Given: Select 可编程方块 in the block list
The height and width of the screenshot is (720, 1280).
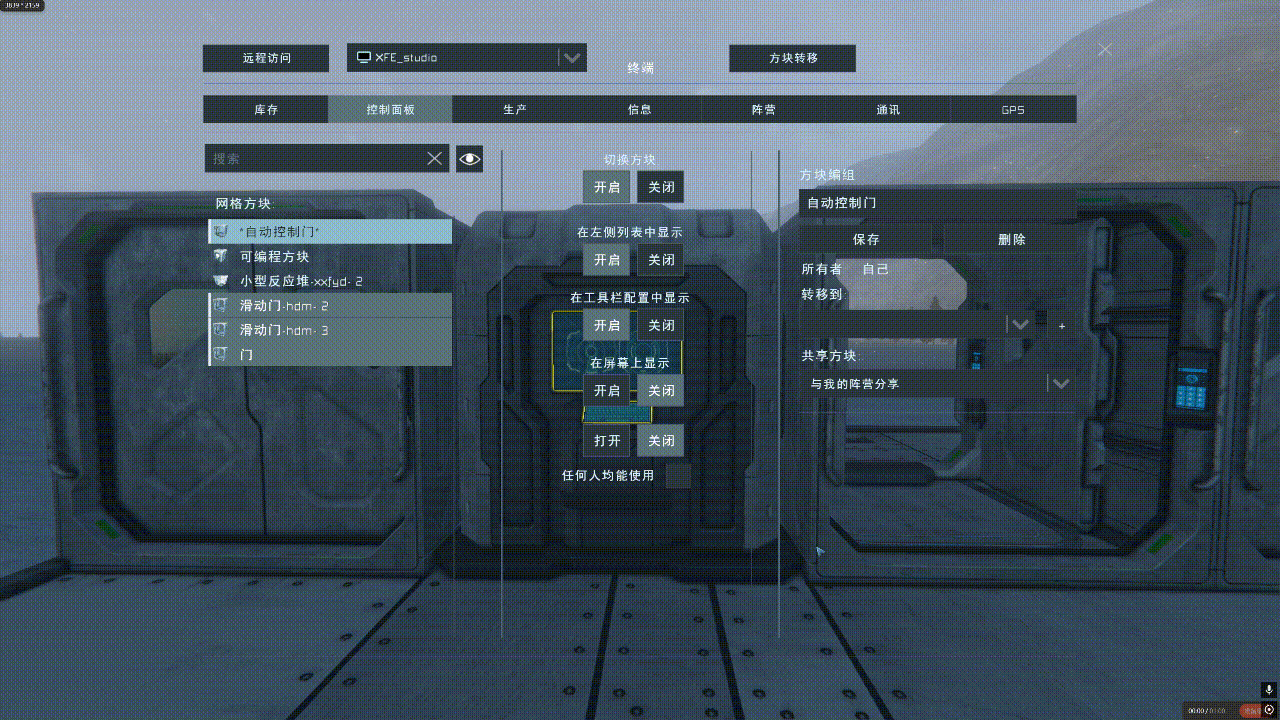Looking at the screenshot, I should (275, 256).
